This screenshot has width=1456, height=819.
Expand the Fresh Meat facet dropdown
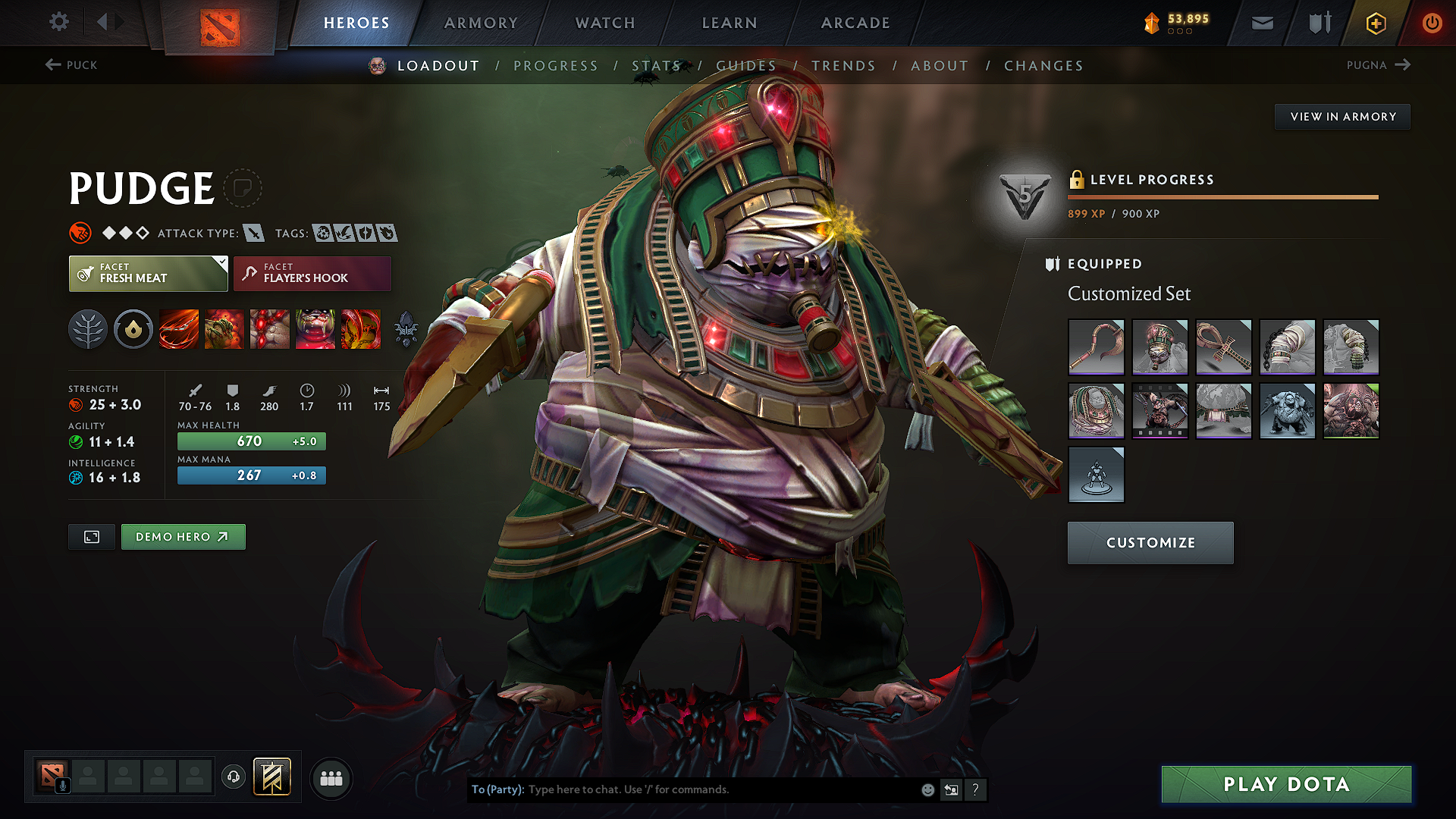(221, 261)
